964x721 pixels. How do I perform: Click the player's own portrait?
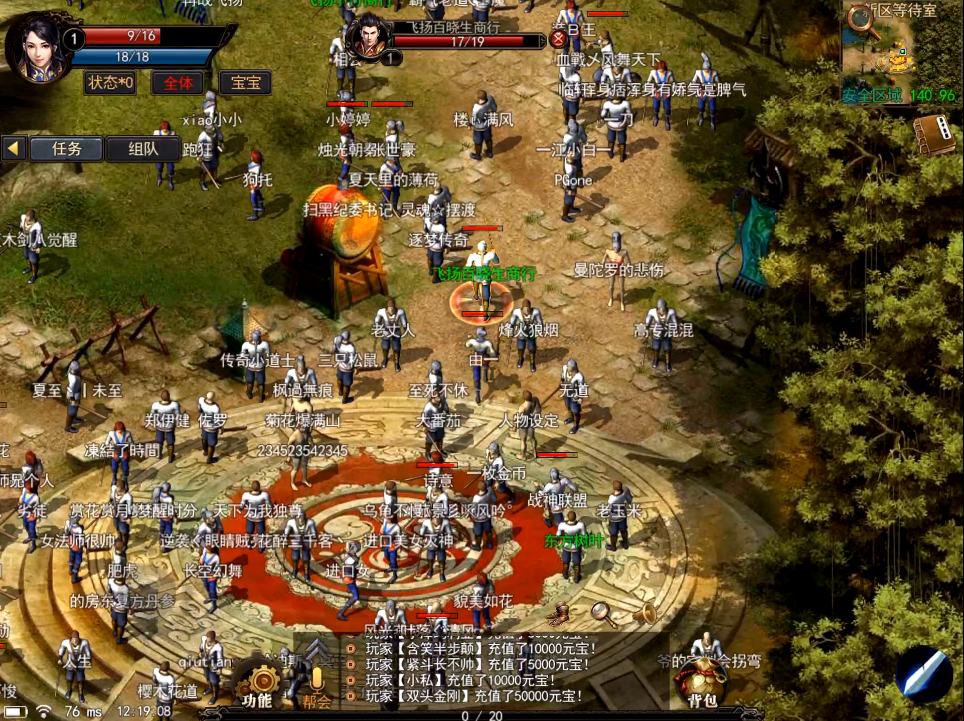click(38, 46)
